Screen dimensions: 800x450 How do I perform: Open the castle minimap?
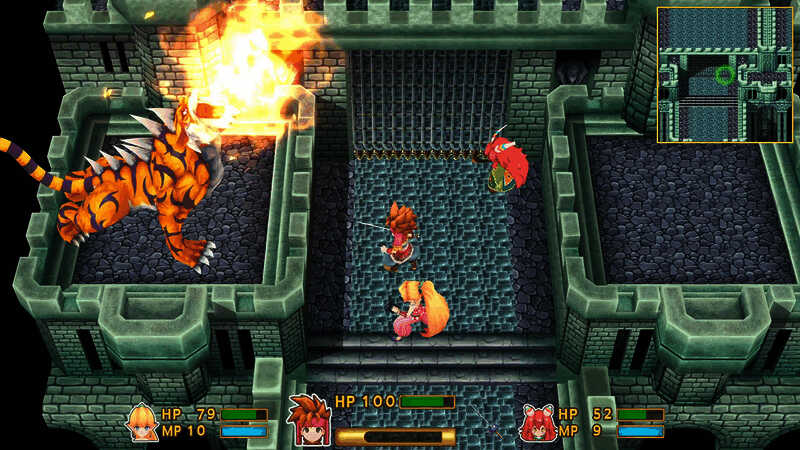click(724, 74)
